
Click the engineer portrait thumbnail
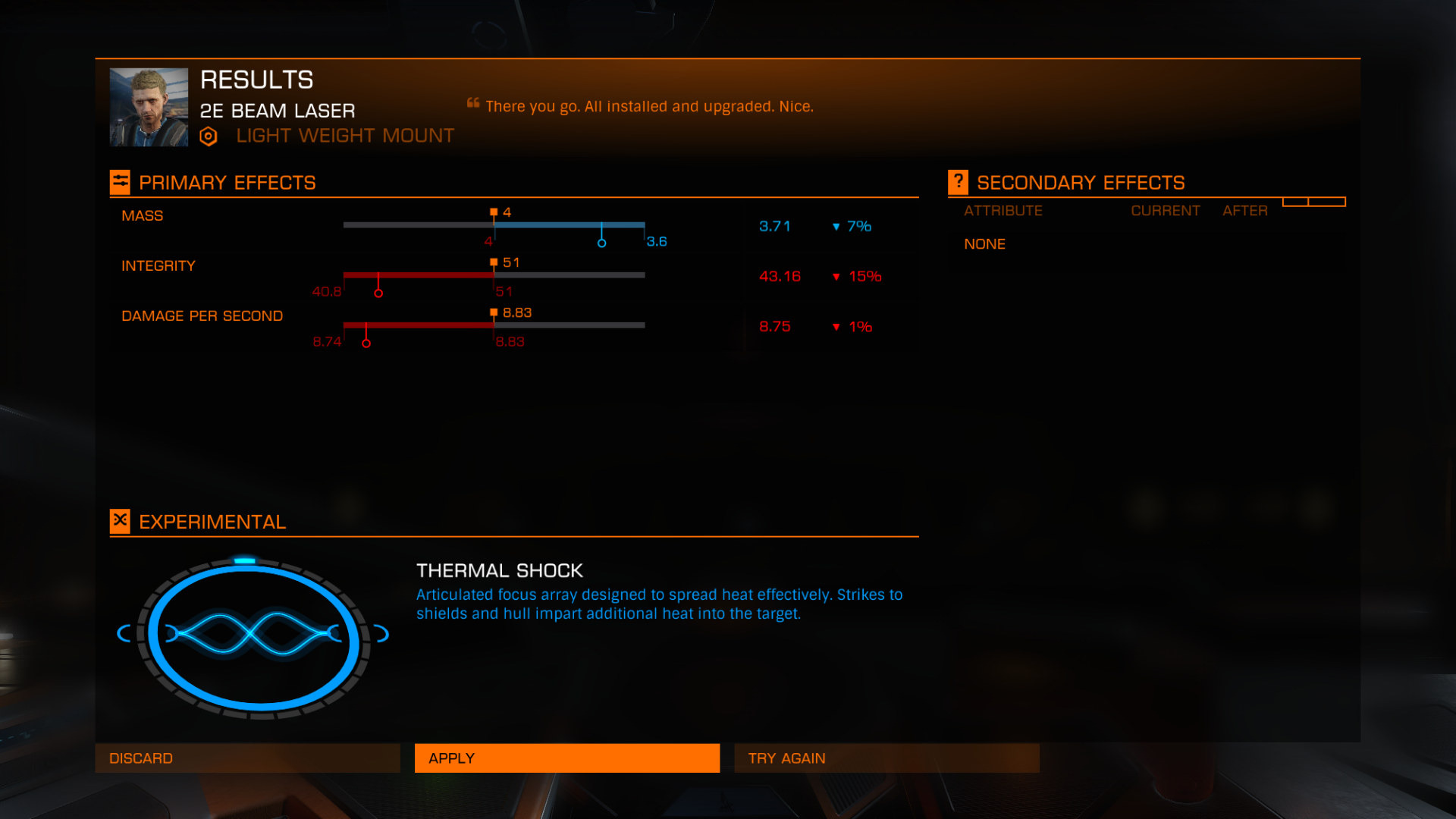click(149, 107)
